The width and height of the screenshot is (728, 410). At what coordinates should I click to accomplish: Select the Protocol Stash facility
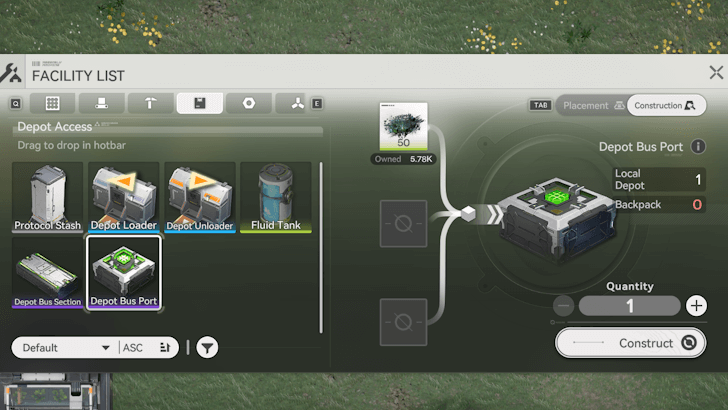48,197
